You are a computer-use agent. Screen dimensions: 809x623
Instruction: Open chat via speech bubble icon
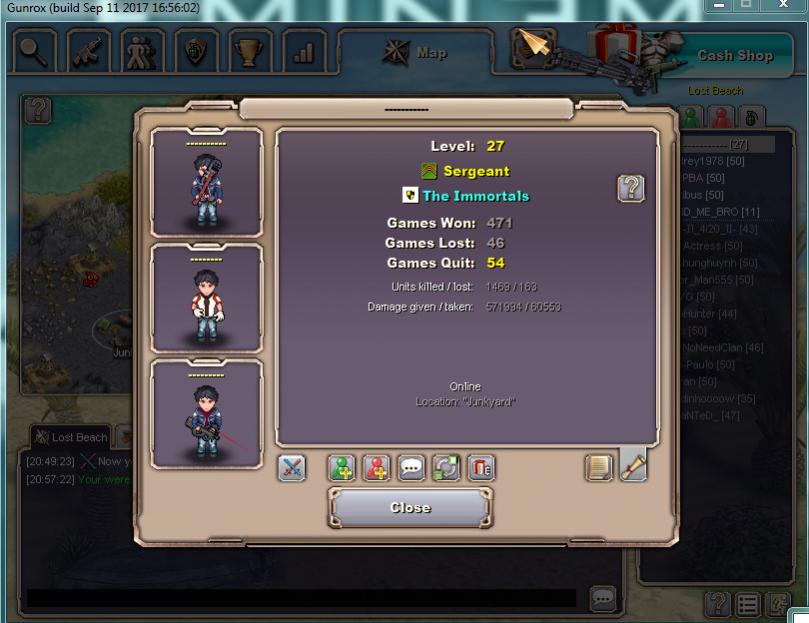click(412, 468)
